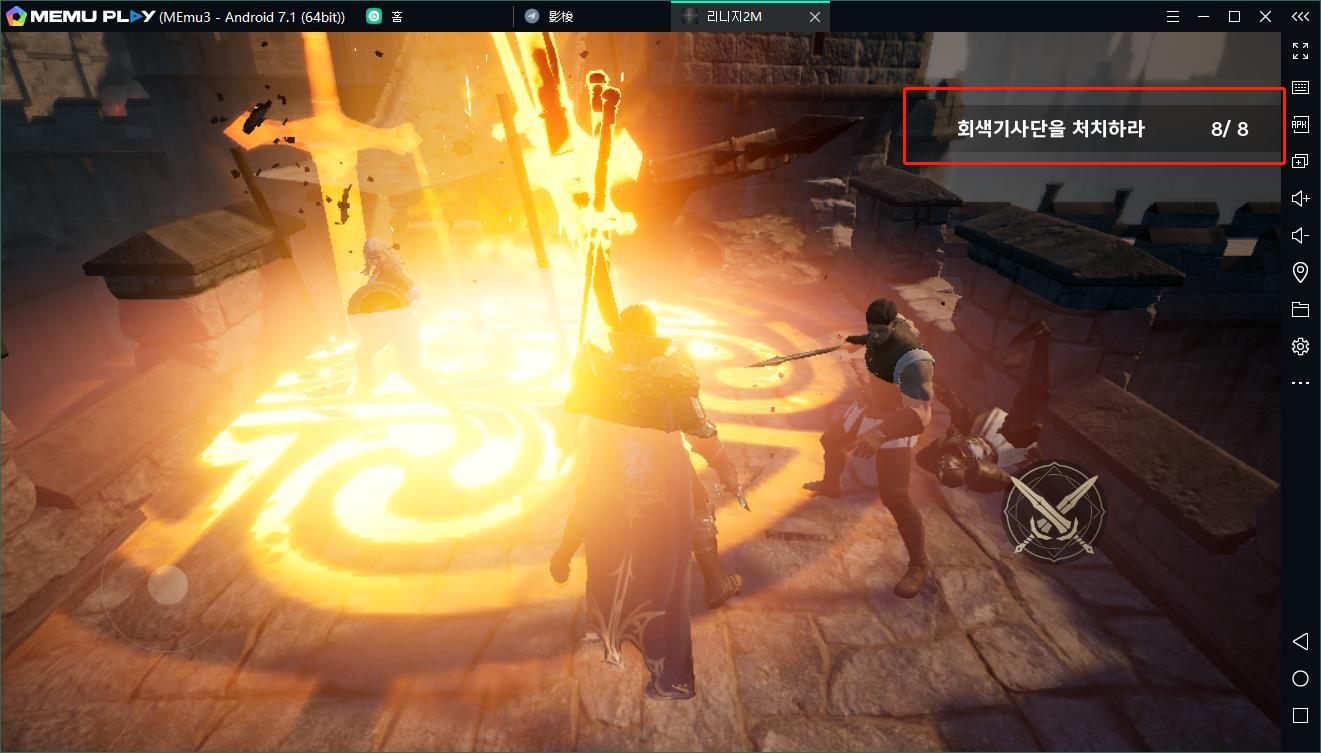Open the Android recent apps square

(1300, 716)
